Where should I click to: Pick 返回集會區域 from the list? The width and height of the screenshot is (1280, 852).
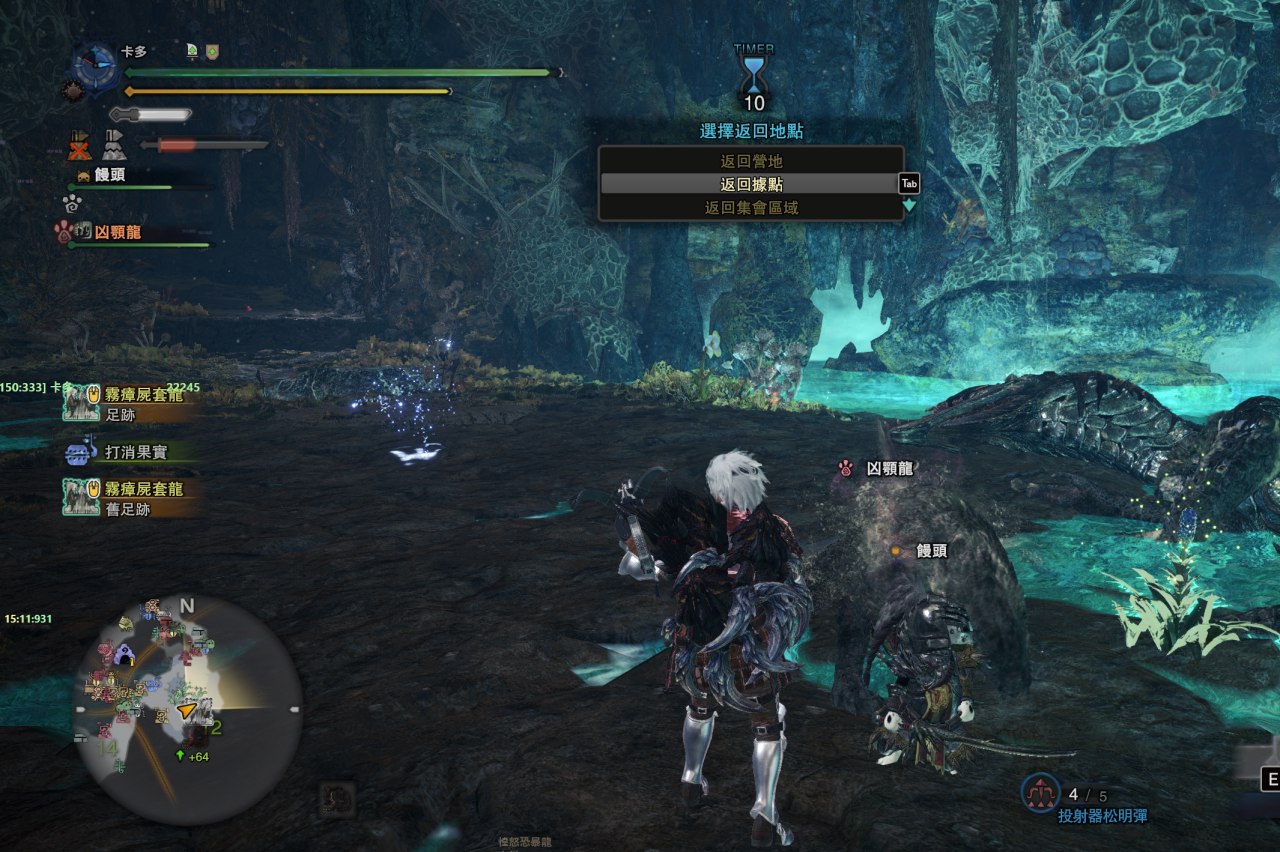point(750,208)
